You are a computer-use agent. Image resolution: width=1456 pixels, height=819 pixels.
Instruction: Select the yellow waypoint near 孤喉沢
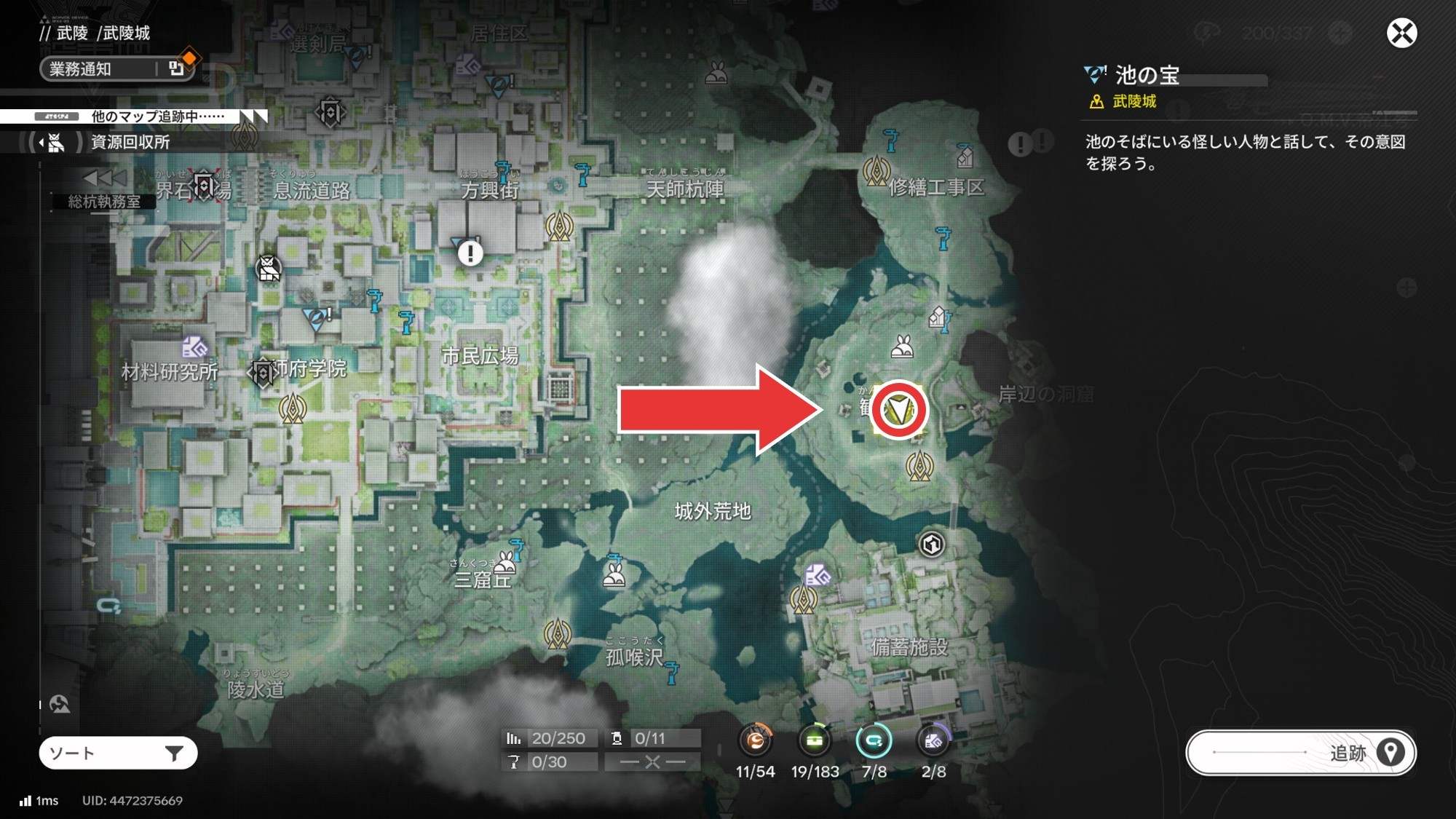[558, 634]
